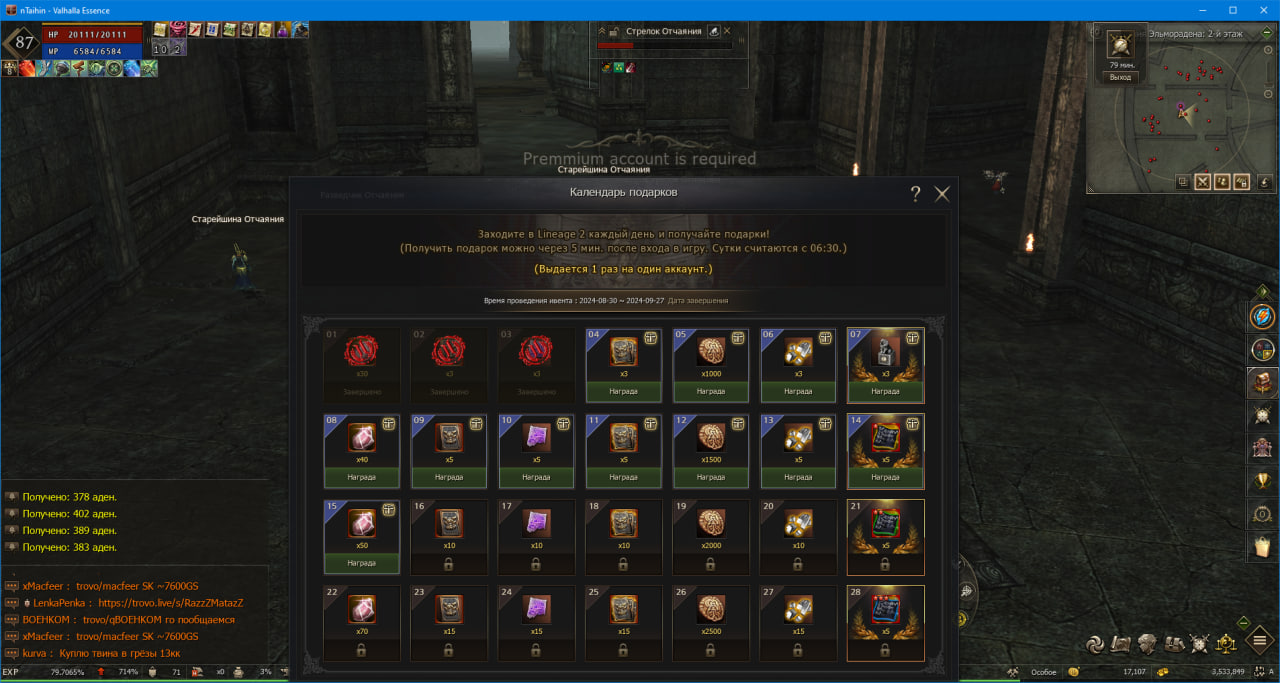Image resolution: width=1280 pixels, height=683 pixels.
Task: Claim the day 15 x50 reward
Action: click(x=361, y=563)
